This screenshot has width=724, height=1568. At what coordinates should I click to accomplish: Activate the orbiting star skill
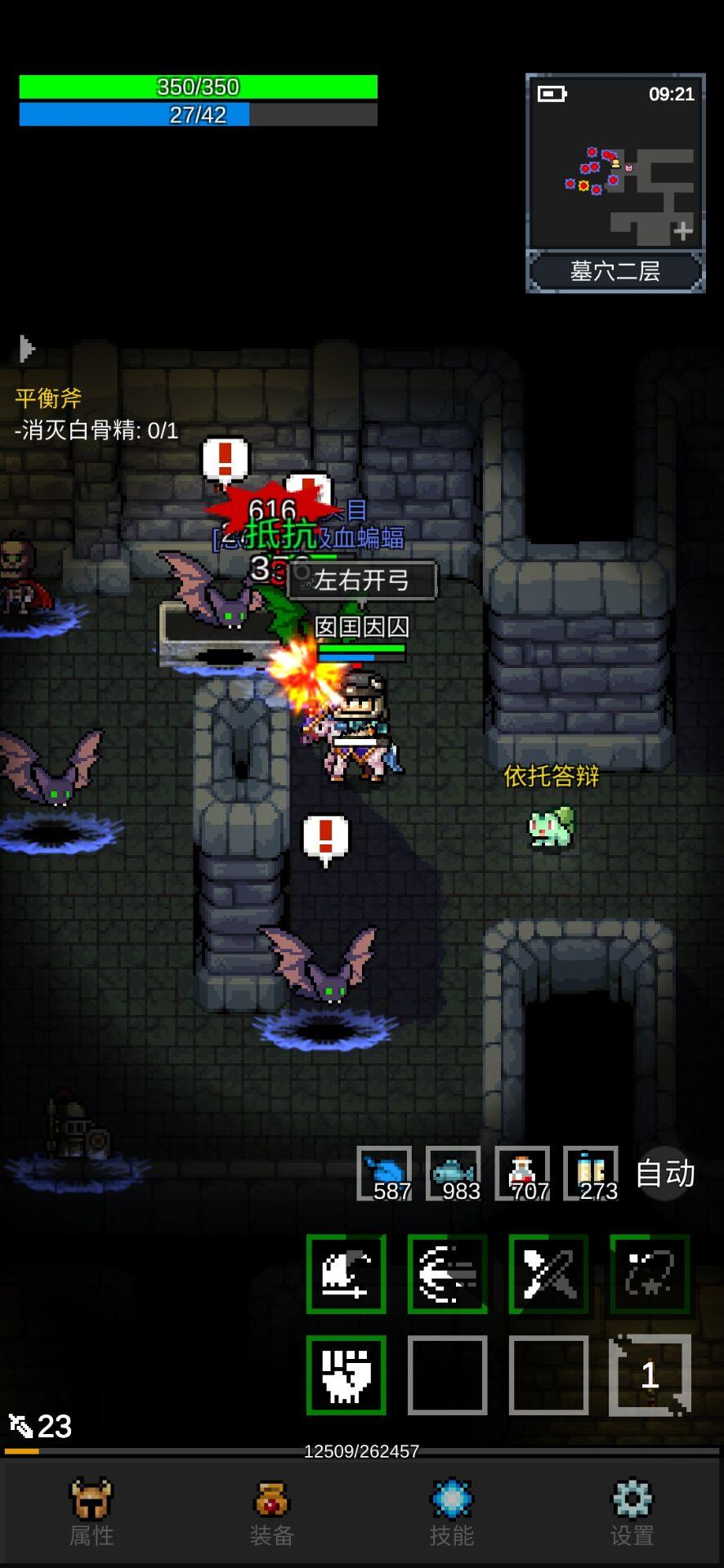click(650, 1274)
